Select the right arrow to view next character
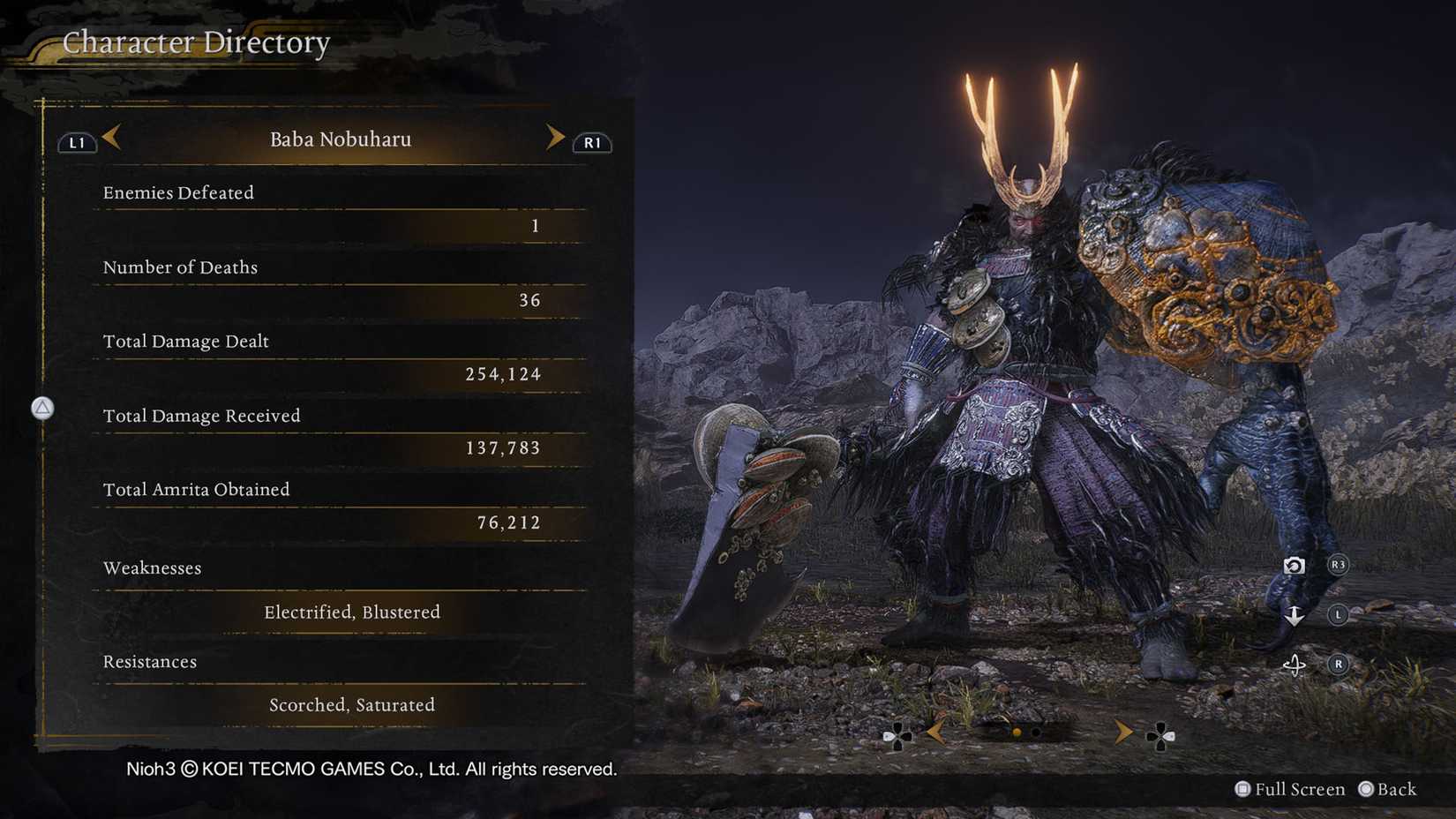 [x=556, y=138]
